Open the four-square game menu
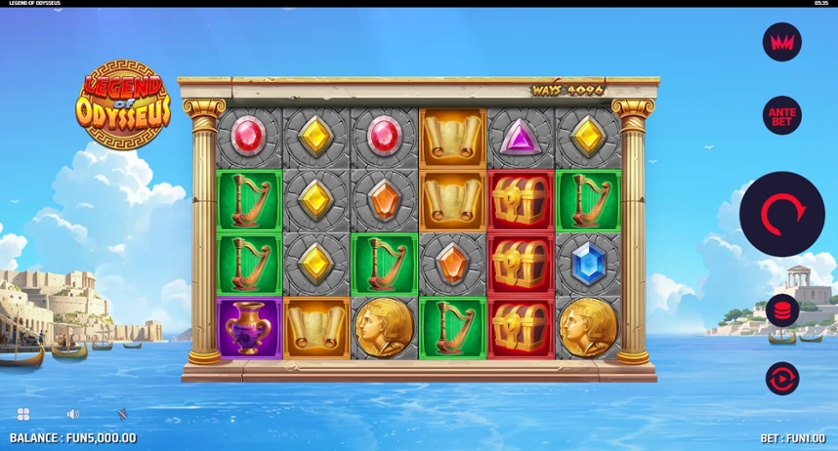The image size is (838, 451). pyautogui.click(x=23, y=414)
